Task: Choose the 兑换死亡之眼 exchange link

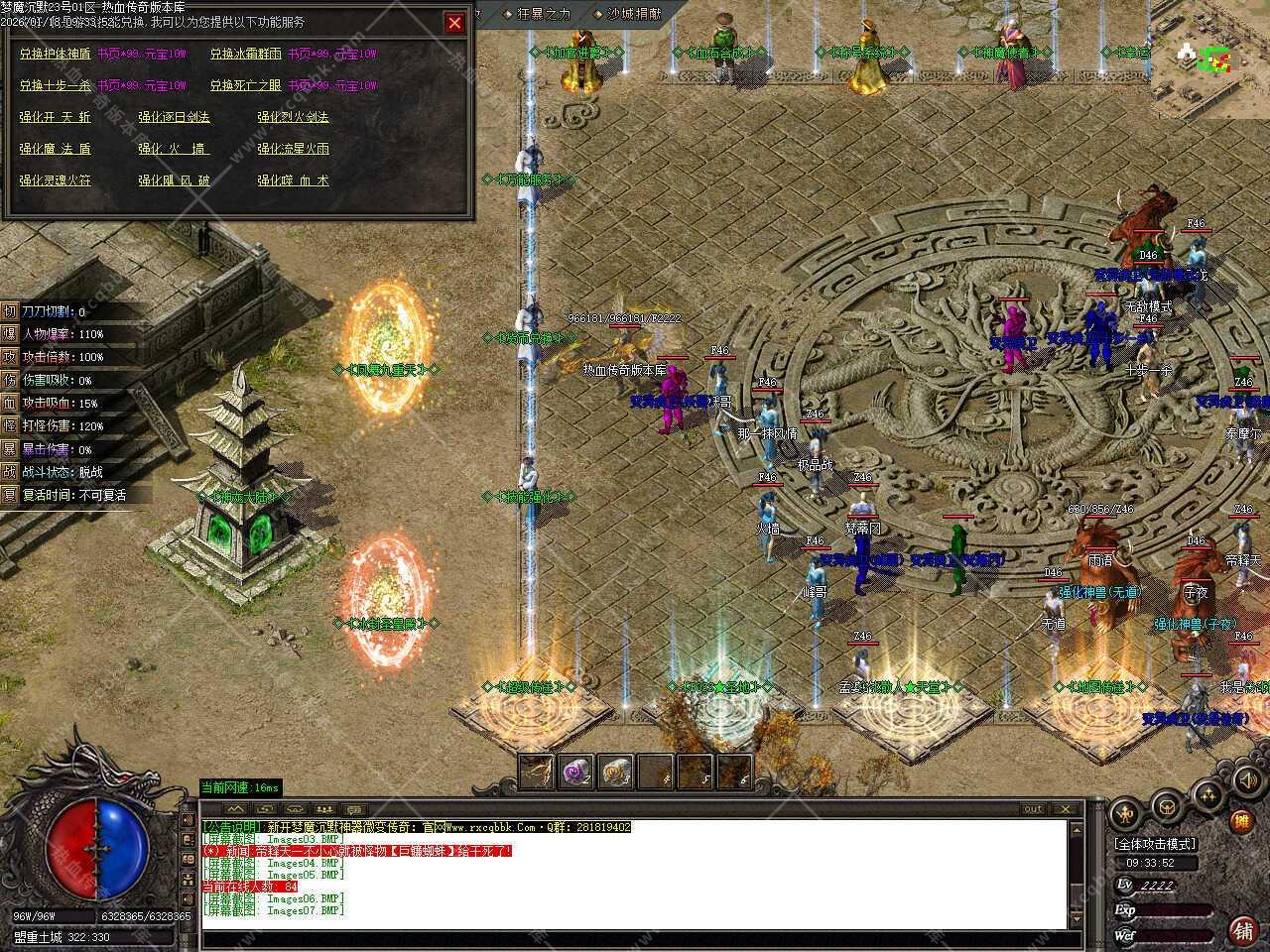Action: click(246, 85)
